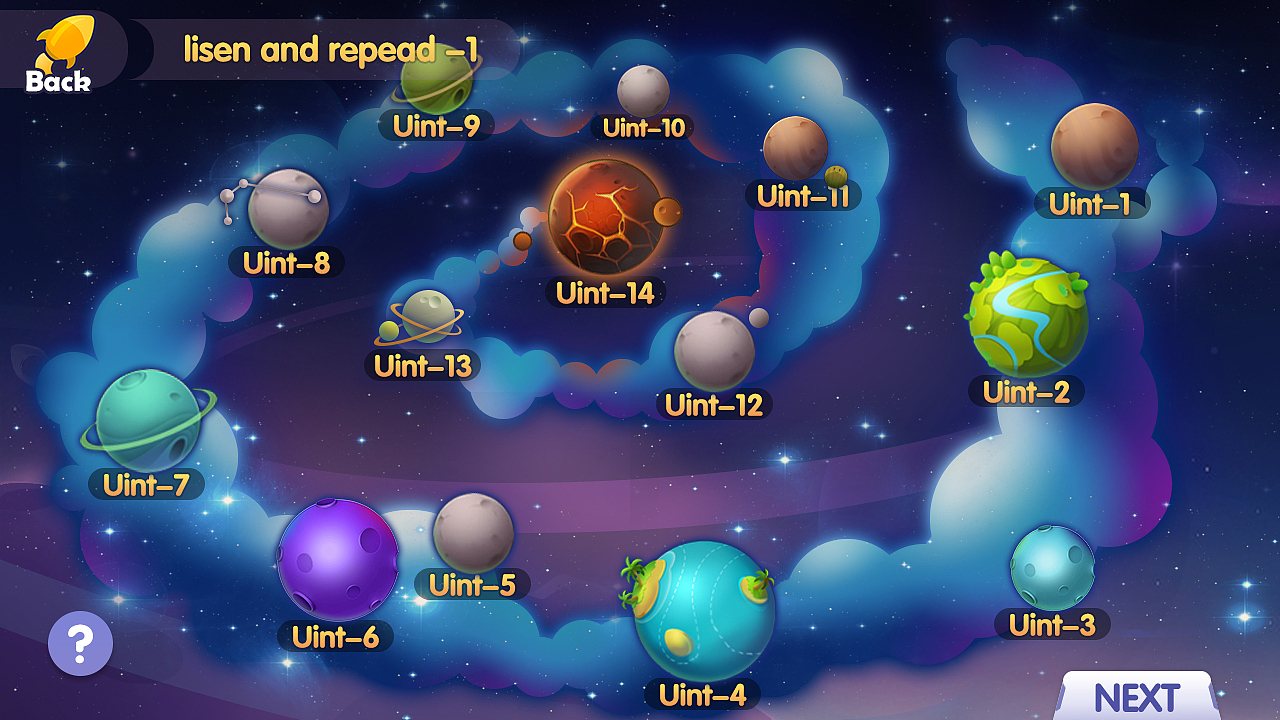This screenshot has width=1280, height=720.
Task: Open the help question mark
Action: click(78, 644)
